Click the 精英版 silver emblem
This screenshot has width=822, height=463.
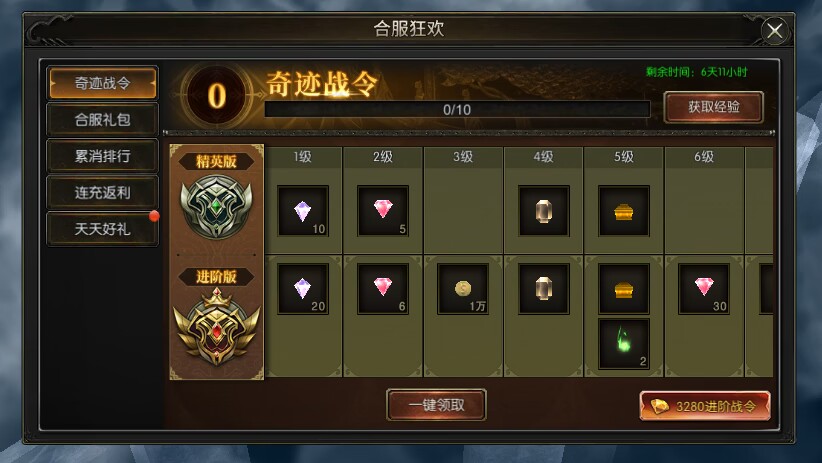(217, 203)
